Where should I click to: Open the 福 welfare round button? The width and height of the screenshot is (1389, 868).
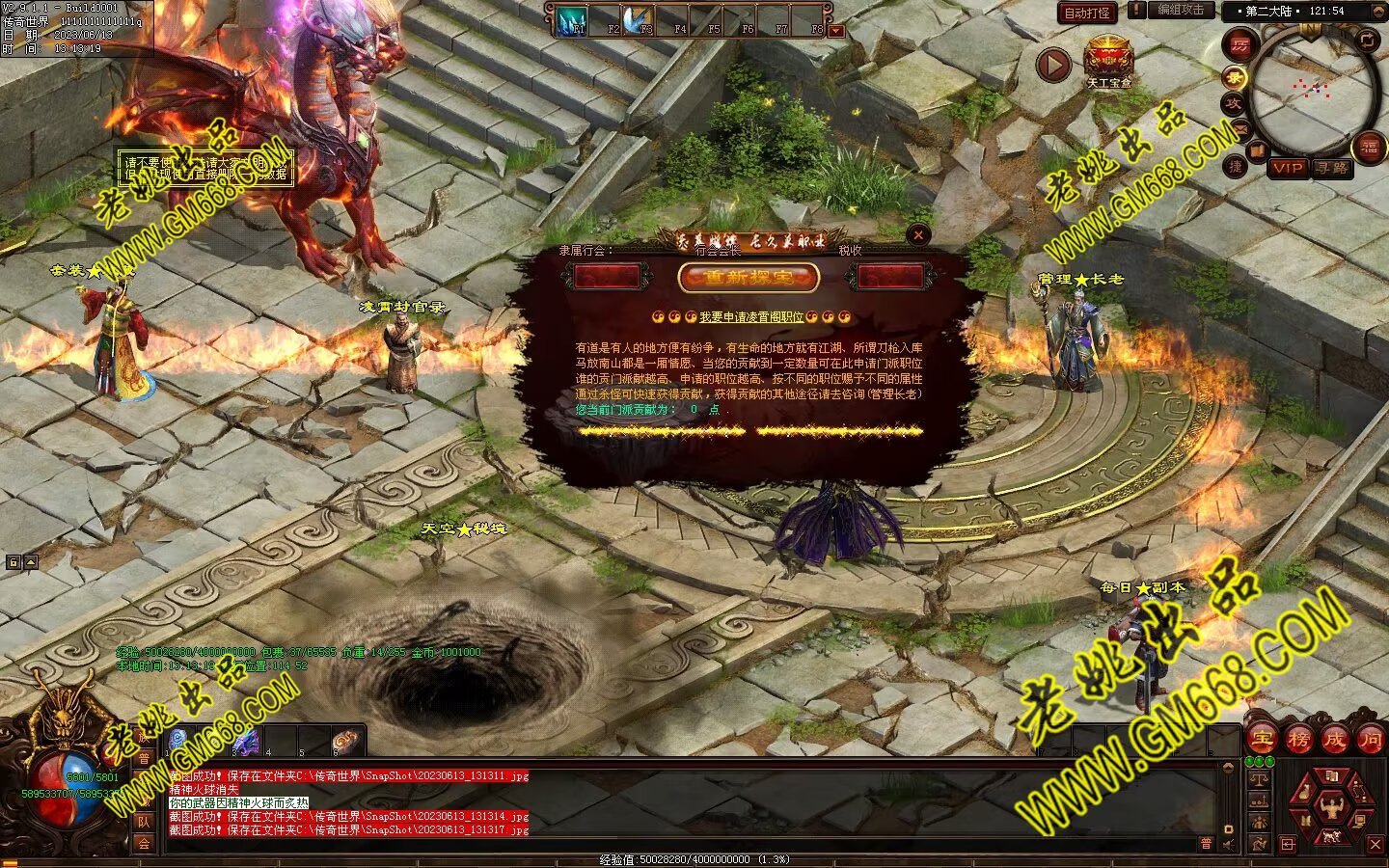pyautogui.click(x=1369, y=148)
